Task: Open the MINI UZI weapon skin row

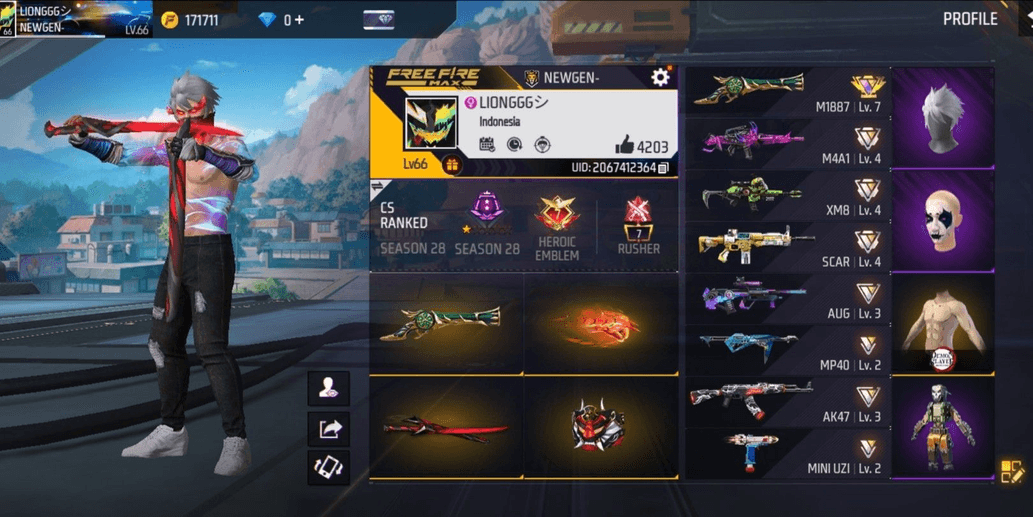Action: tap(786, 454)
